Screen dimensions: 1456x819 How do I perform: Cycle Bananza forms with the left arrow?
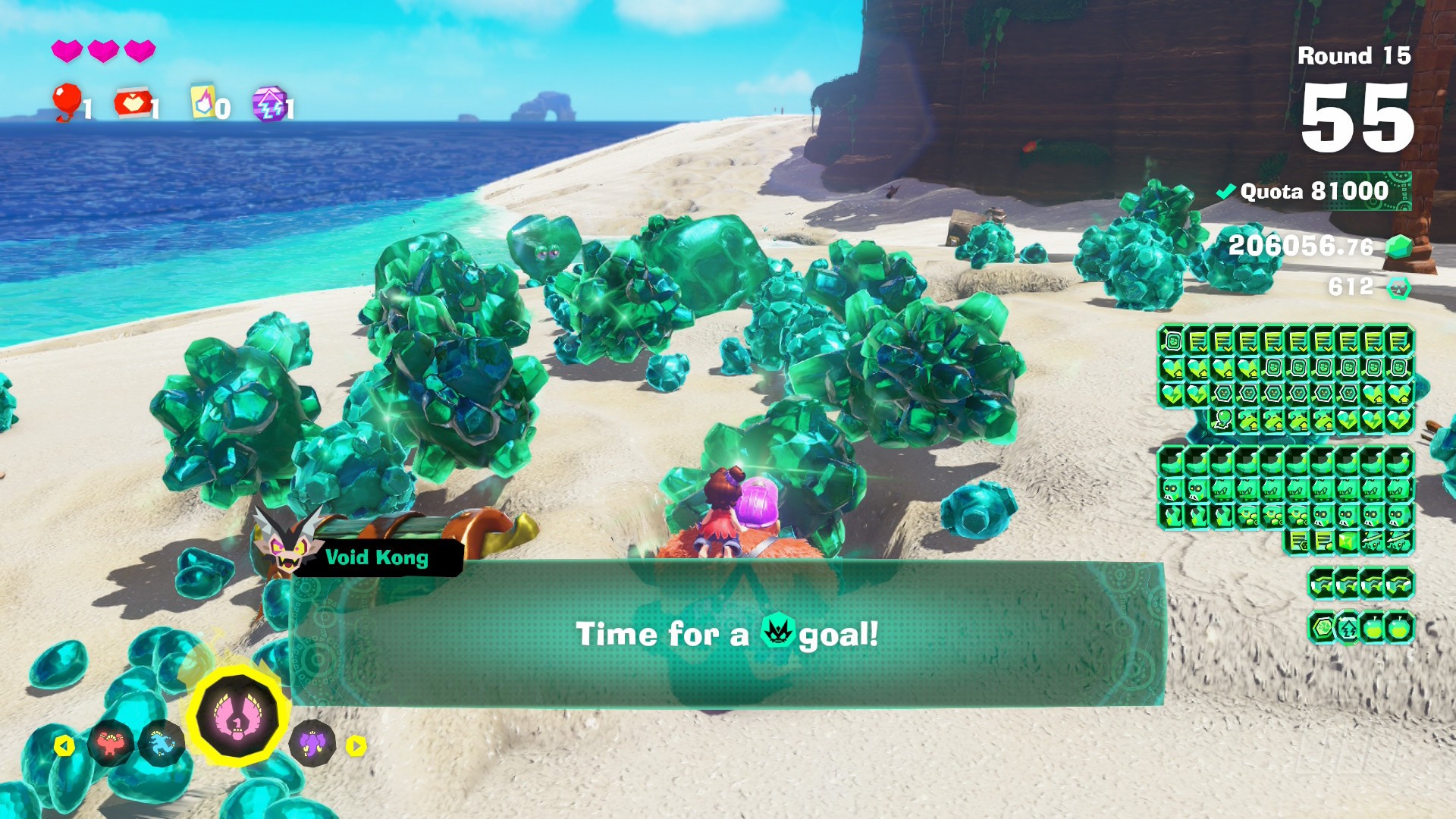point(64,746)
